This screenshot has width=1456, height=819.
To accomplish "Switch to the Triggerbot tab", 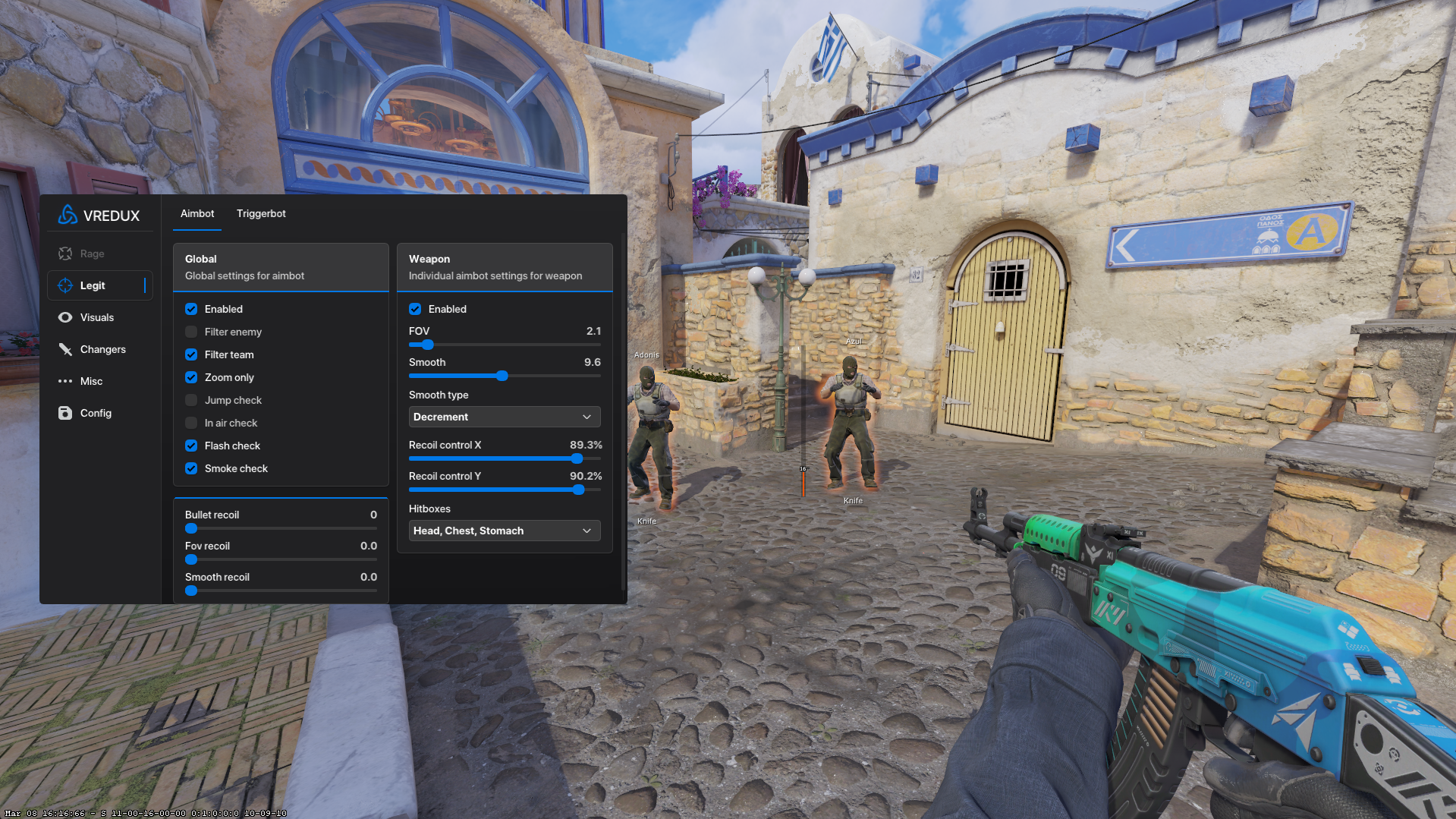I will pos(261,213).
